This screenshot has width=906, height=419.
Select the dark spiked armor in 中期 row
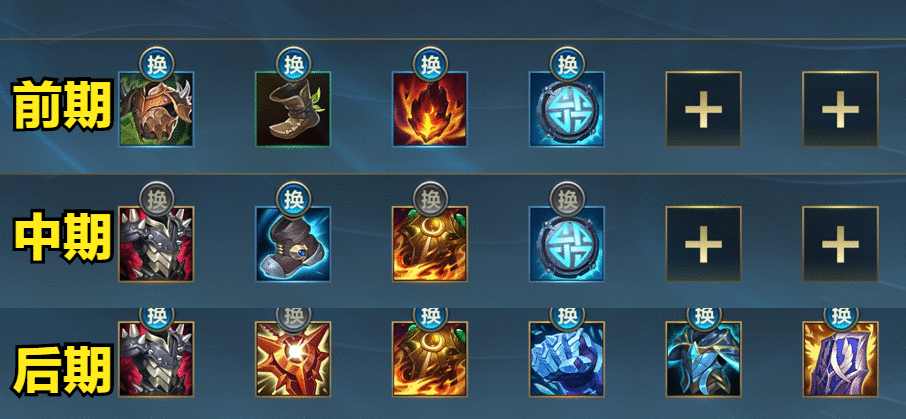[x=156, y=244]
